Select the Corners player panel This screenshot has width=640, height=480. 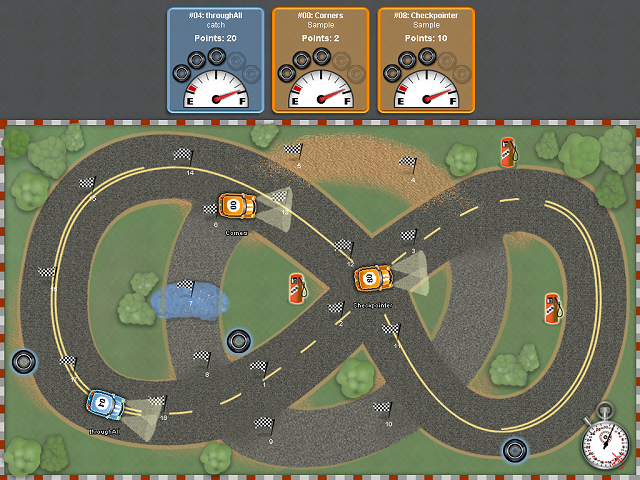click(320, 60)
